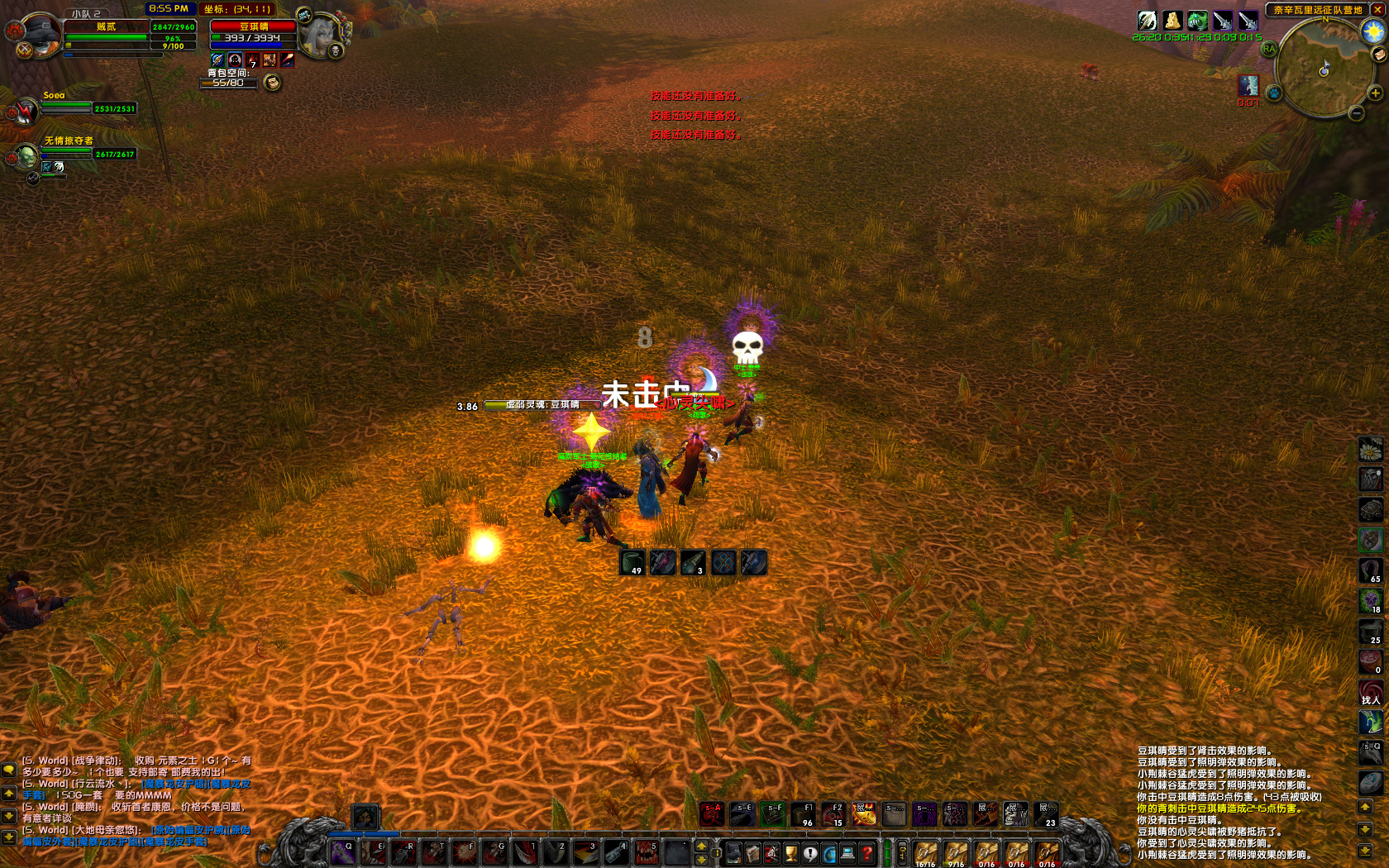Activate the S-A red ability slot

(711, 814)
